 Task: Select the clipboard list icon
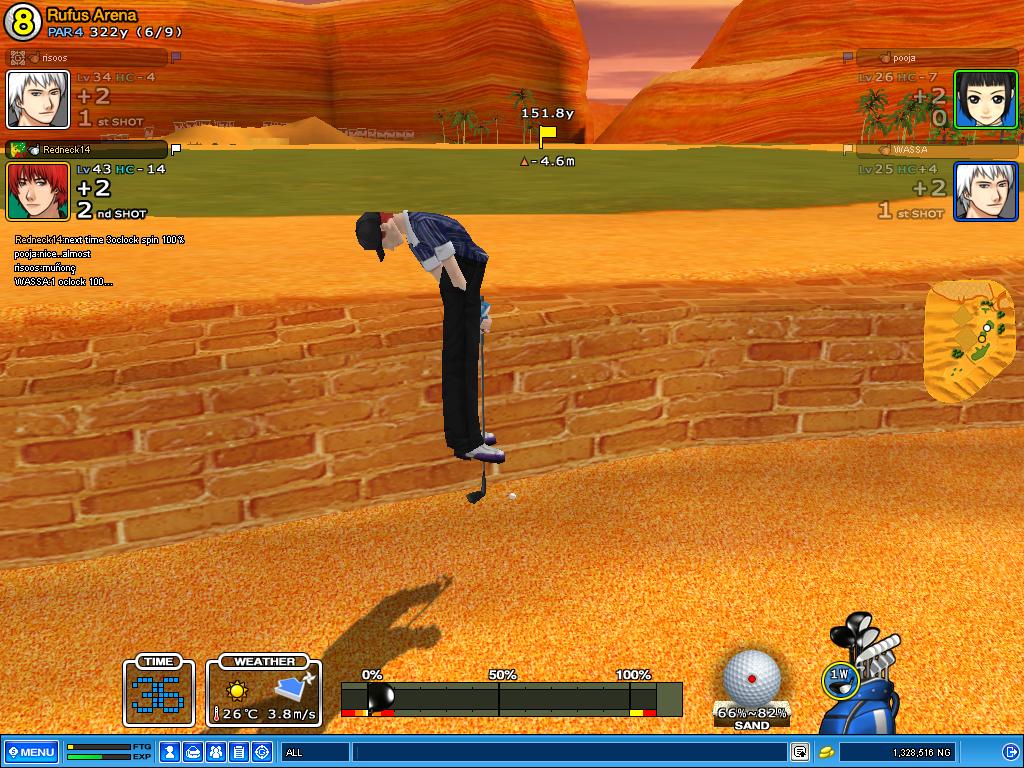pyautogui.click(x=239, y=752)
